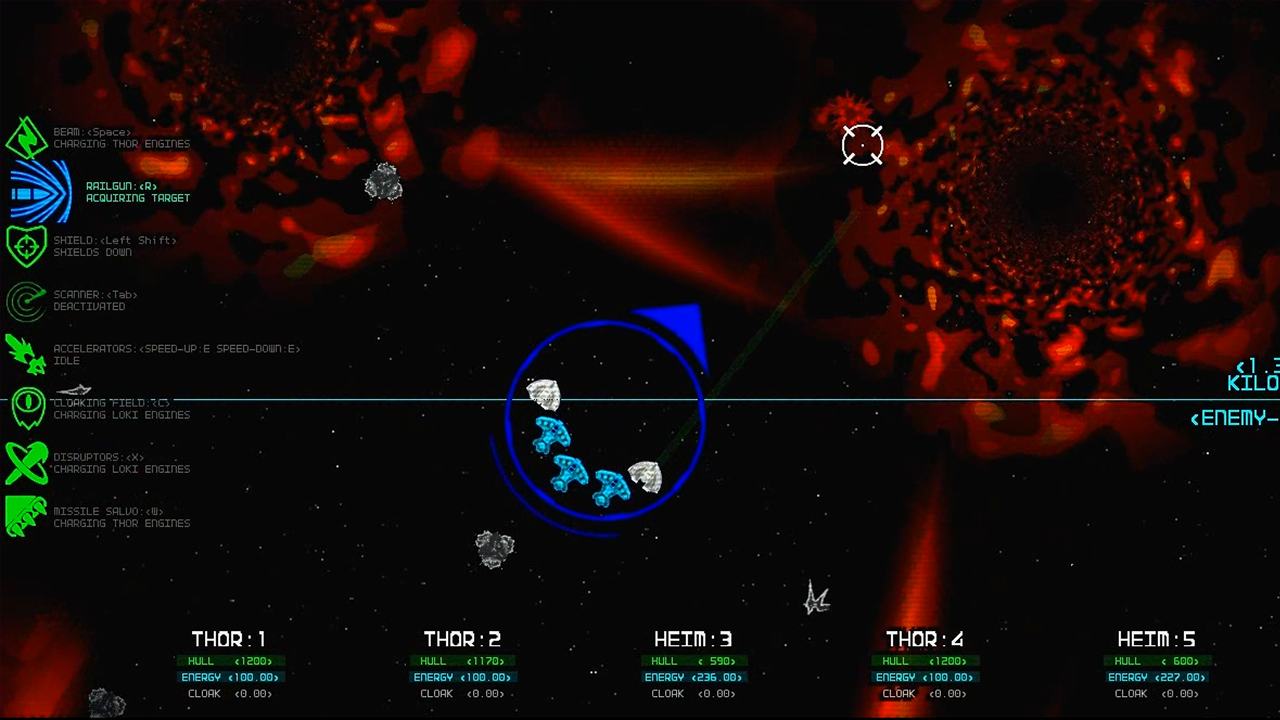Viewport: 1280px width, 720px height.
Task: Select the THOR:1 ship panel
Action: pos(230,664)
